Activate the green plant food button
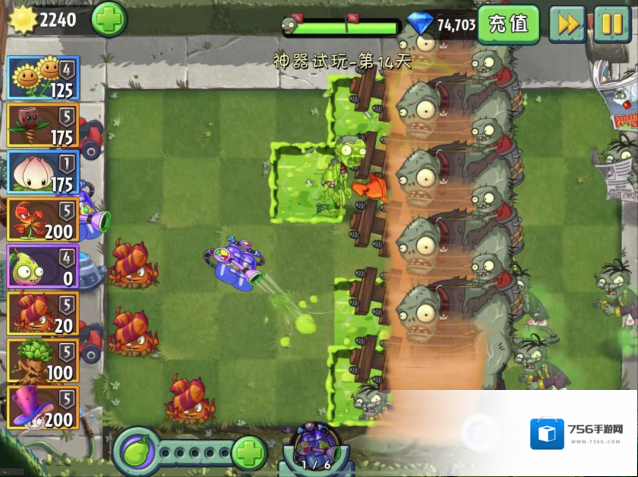The height and width of the screenshot is (477, 638). (x=139, y=453)
